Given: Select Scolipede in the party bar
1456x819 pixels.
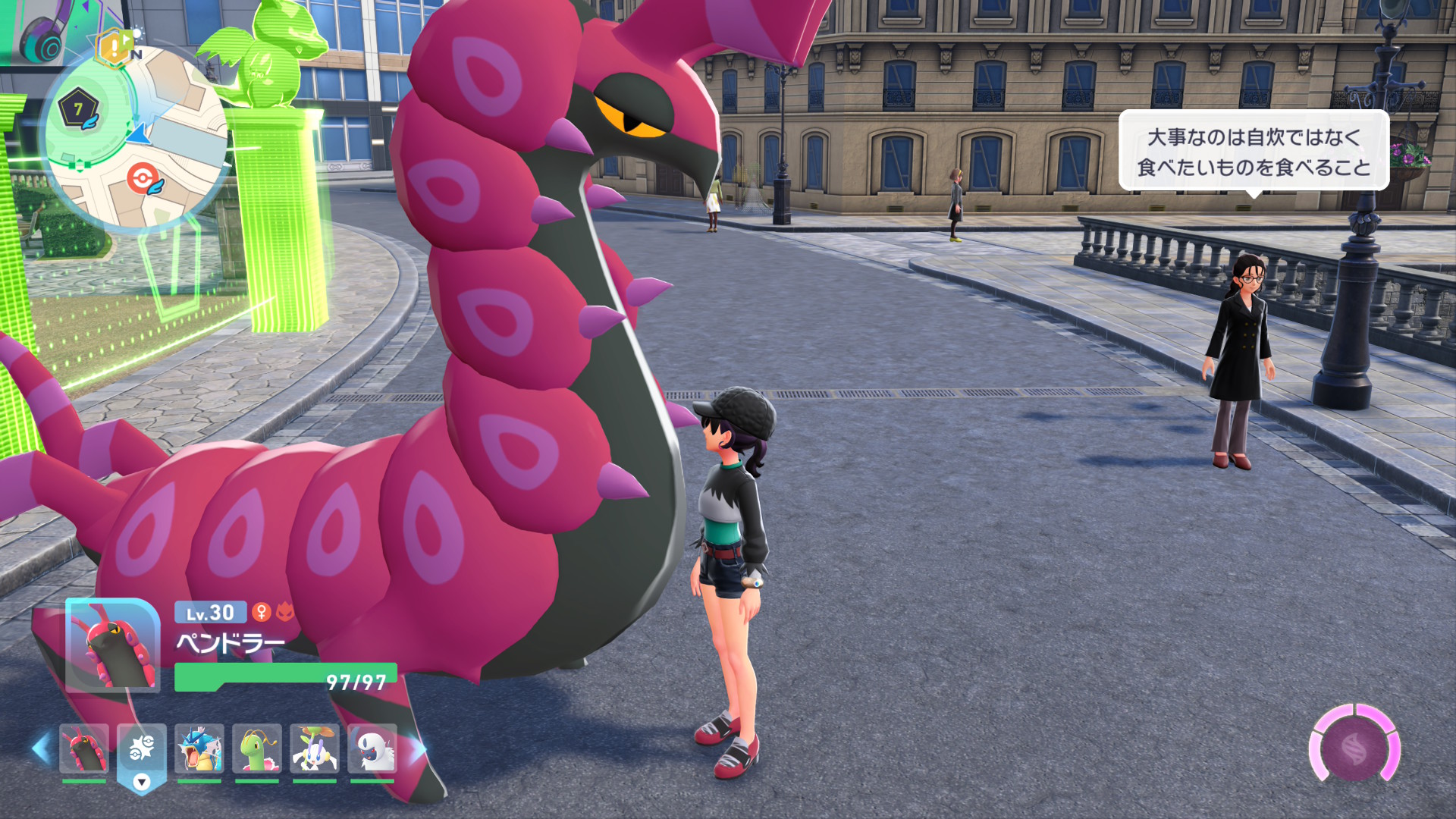Looking at the screenshot, I should coord(84,748).
